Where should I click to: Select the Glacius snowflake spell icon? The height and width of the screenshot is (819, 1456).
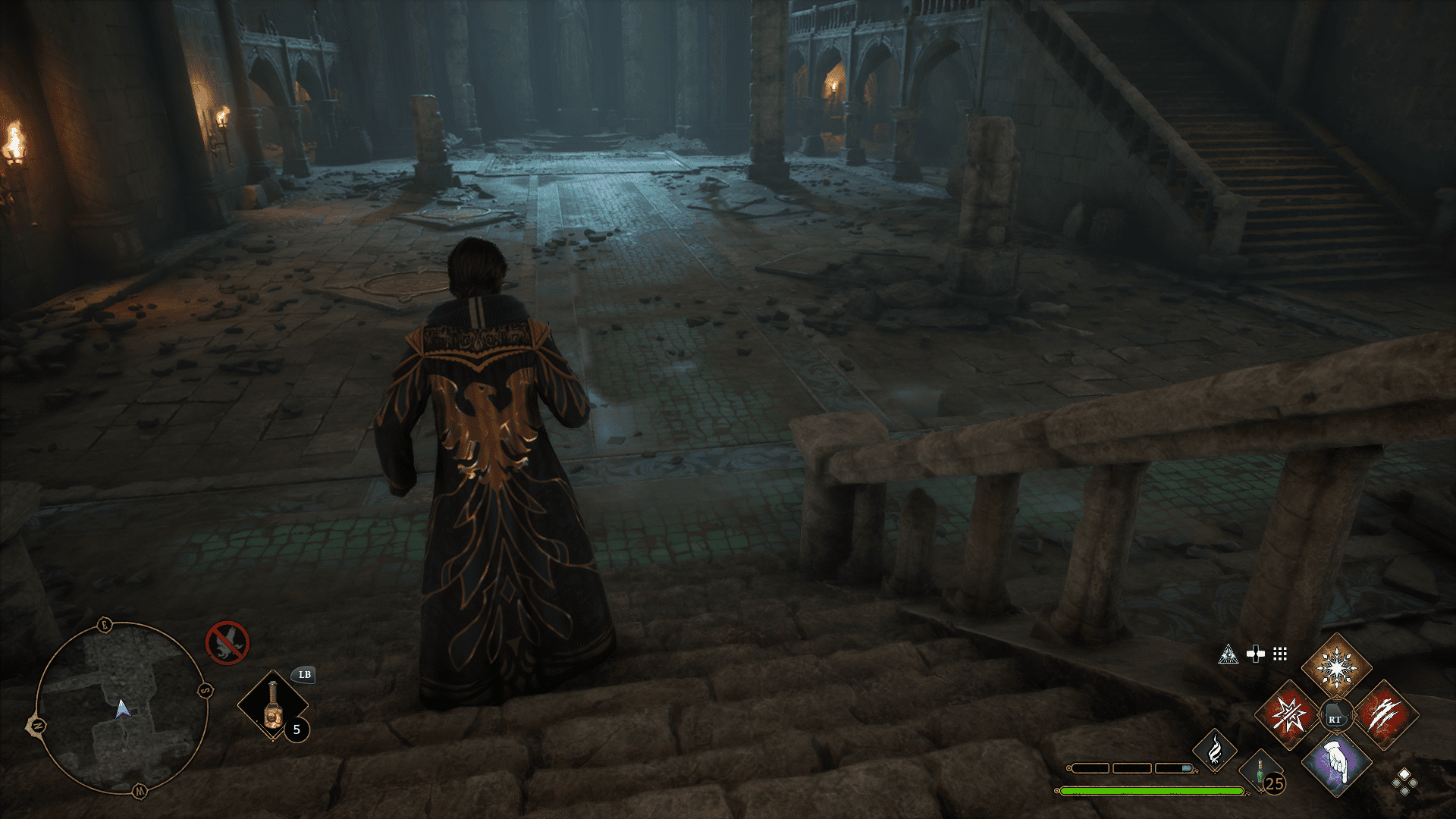(1337, 668)
